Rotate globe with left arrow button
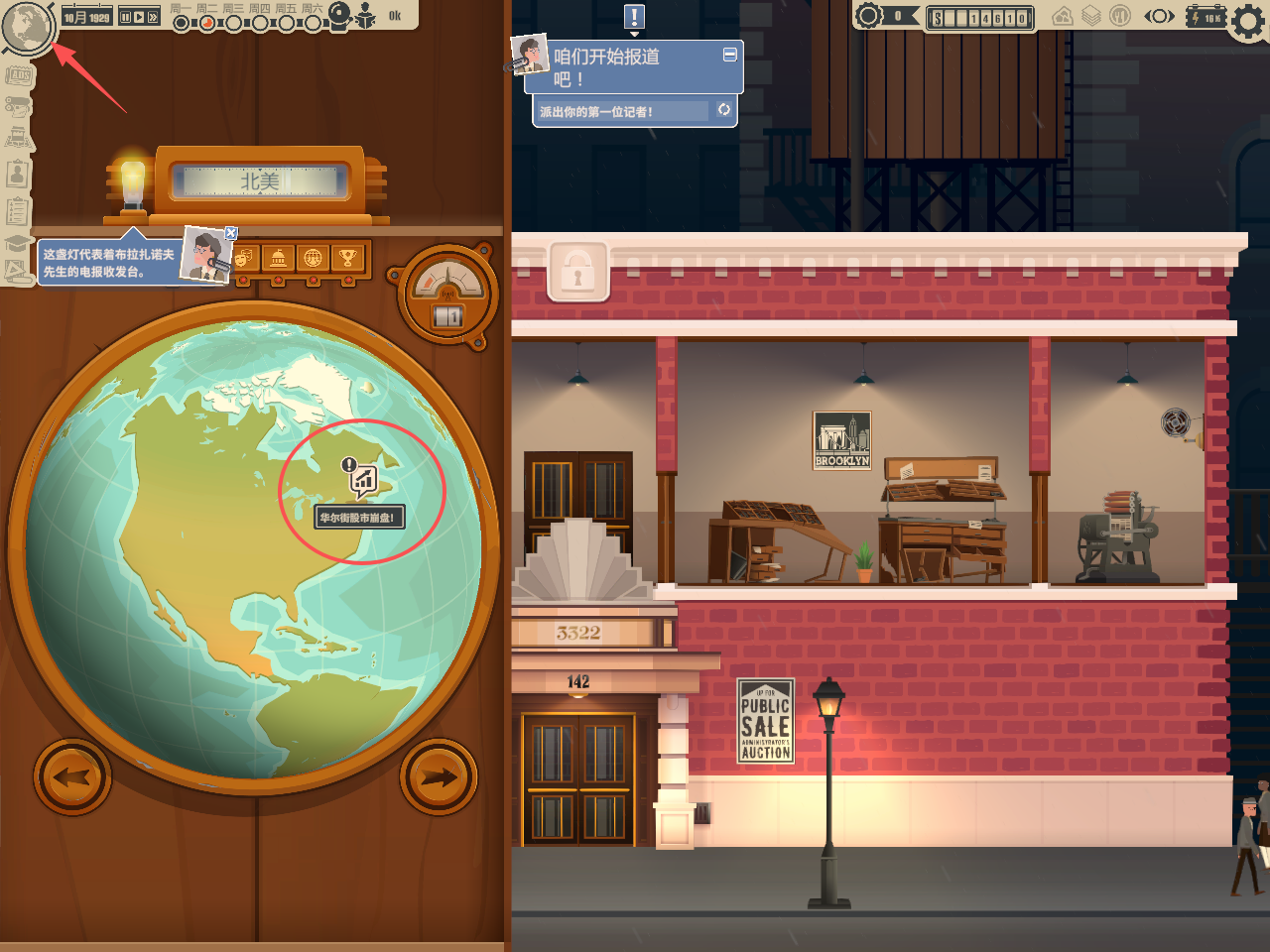The height and width of the screenshot is (952, 1270). pyautogui.click(x=72, y=777)
